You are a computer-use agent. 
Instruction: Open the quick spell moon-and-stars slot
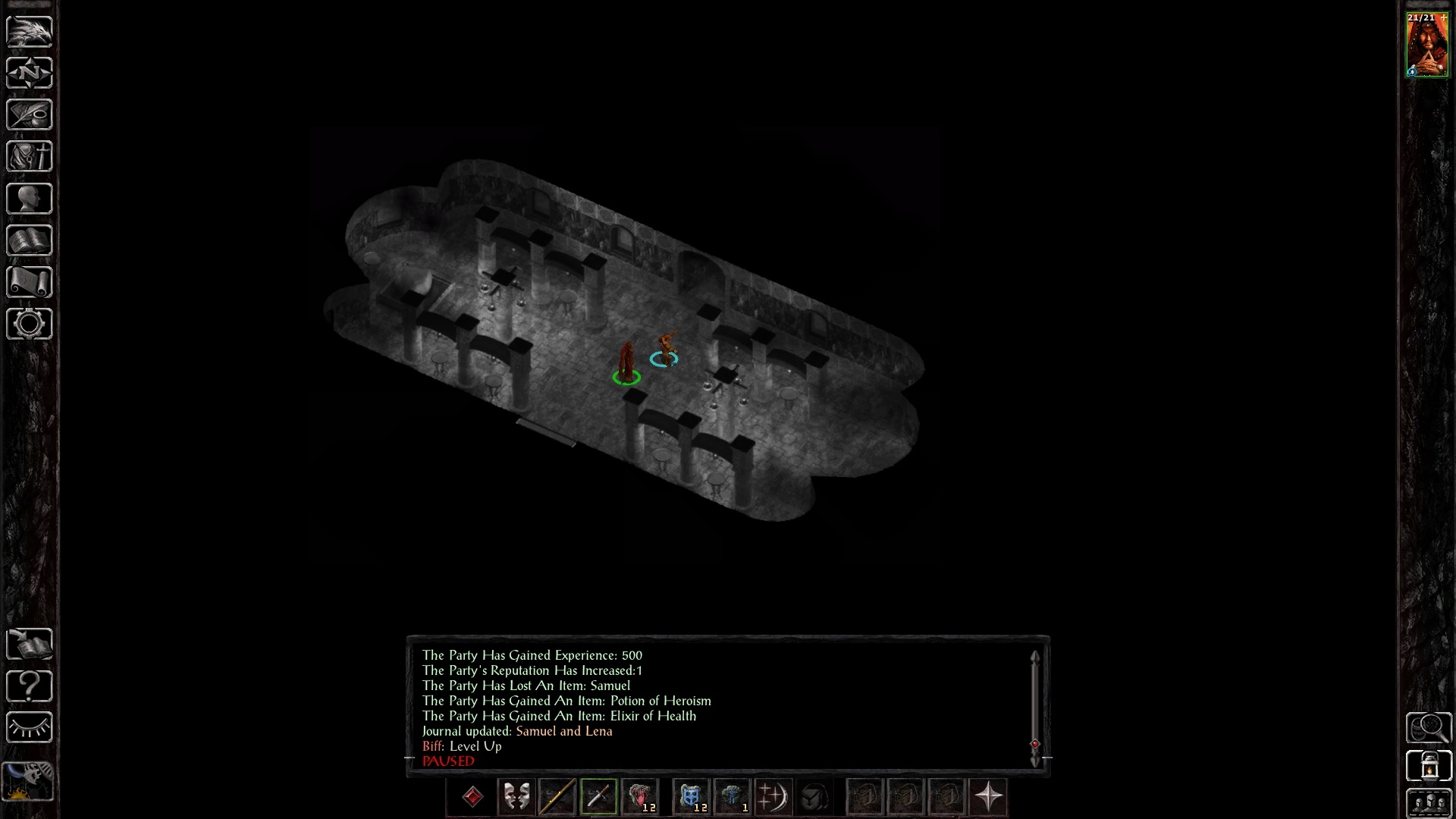[773, 796]
